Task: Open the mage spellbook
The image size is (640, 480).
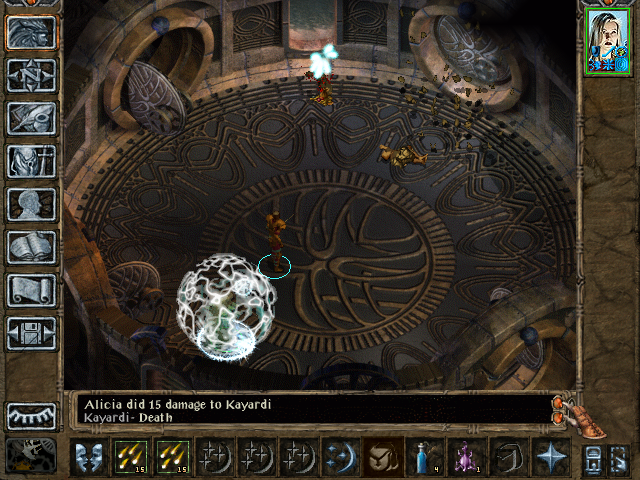Action: [x=31, y=247]
